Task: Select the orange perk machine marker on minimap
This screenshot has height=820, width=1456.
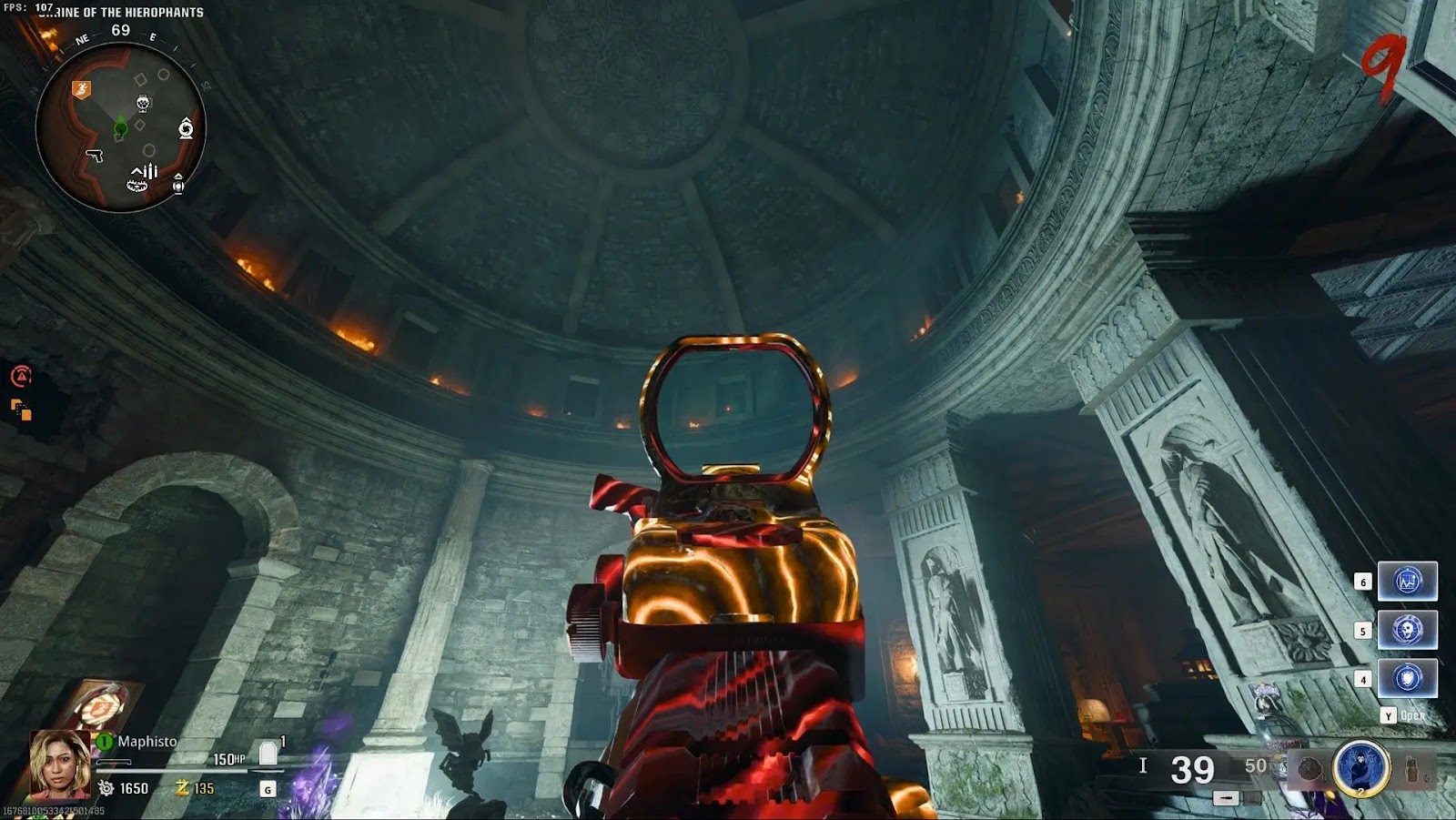Action: 81,88
